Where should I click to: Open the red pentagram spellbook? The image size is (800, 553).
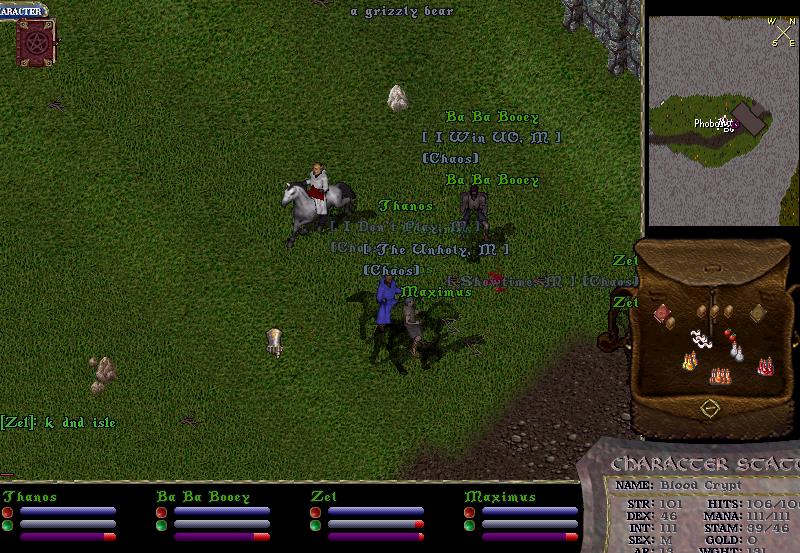tap(33, 41)
